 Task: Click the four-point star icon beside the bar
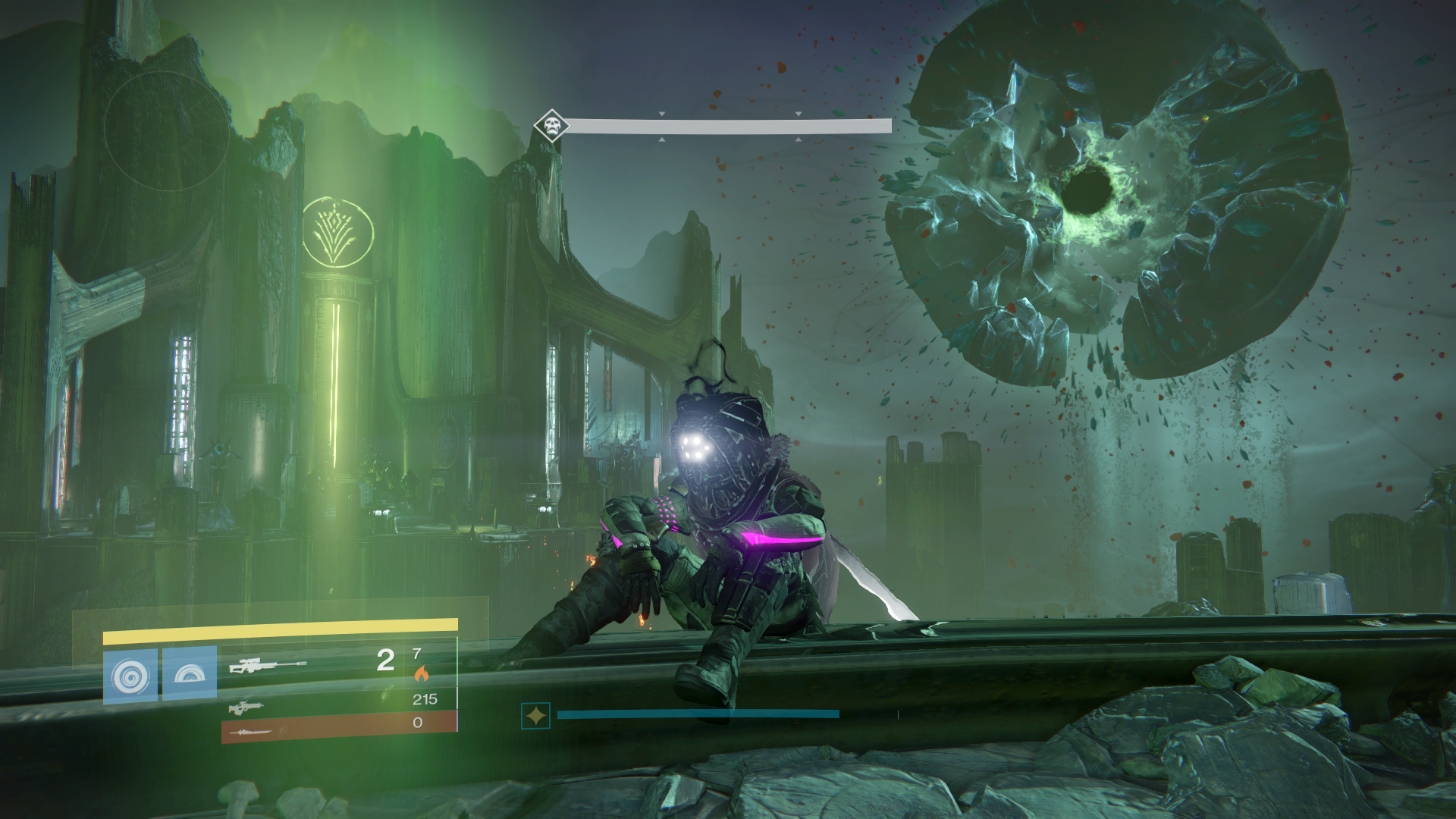pyautogui.click(x=535, y=715)
